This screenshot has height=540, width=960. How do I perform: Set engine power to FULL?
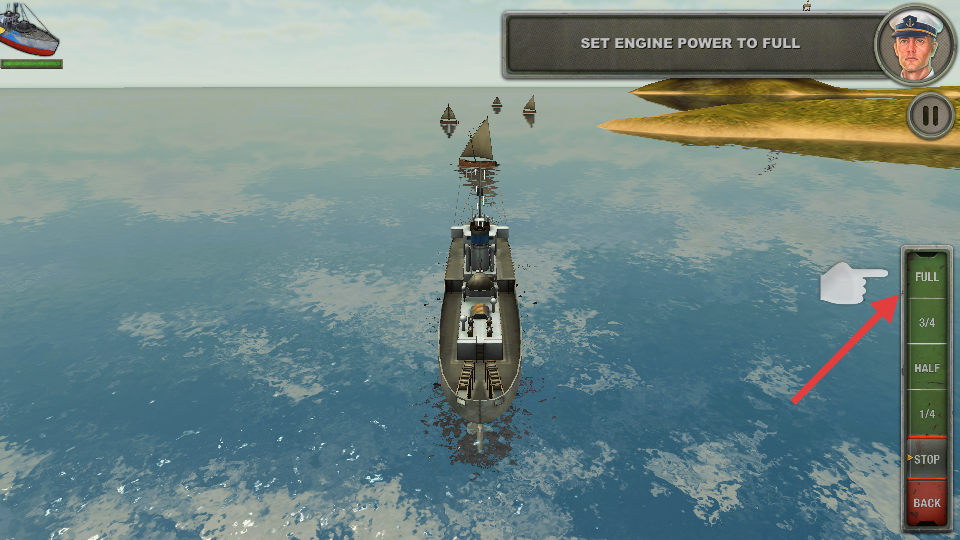(927, 276)
